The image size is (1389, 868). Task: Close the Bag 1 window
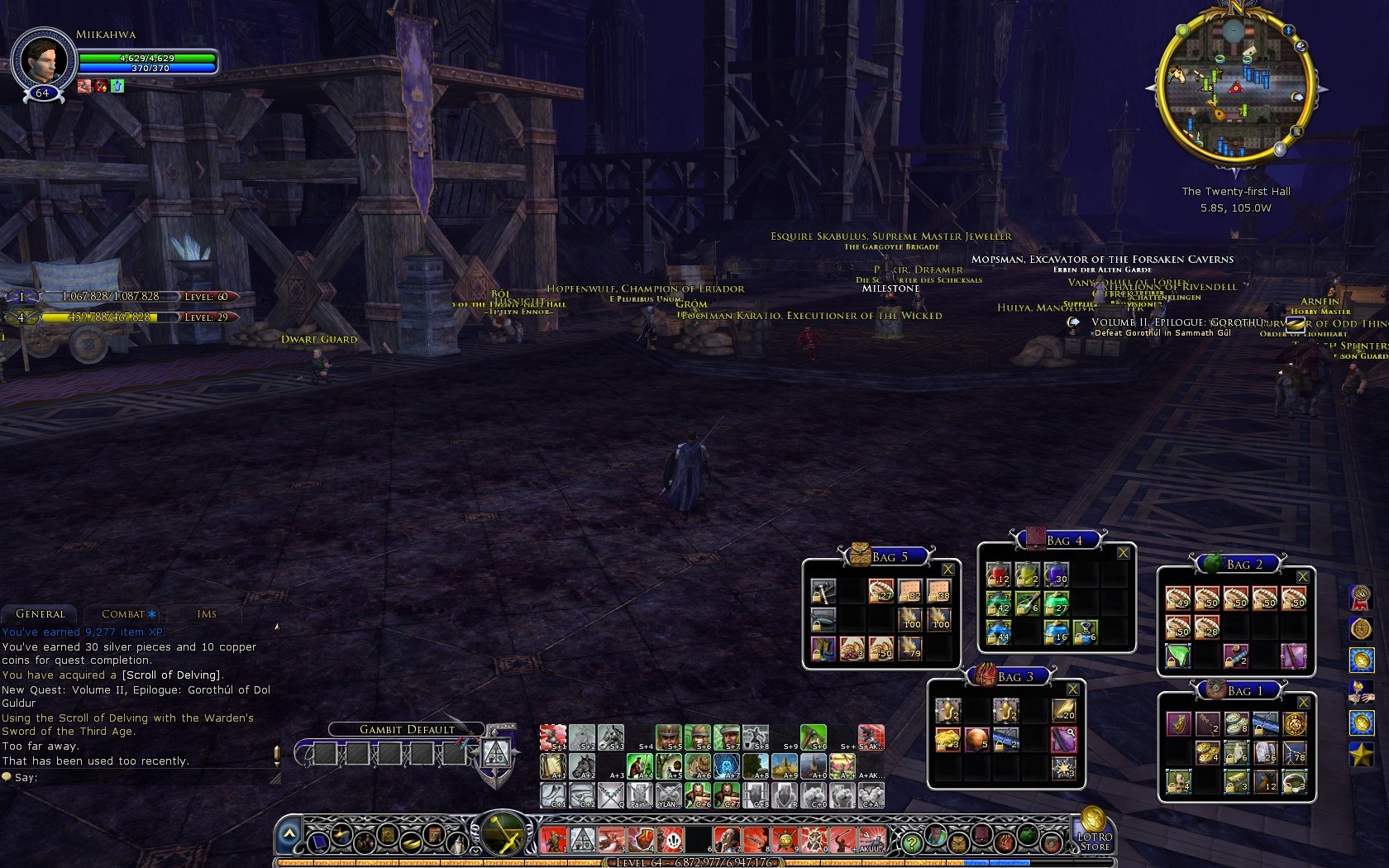[x=1303, y=703]
